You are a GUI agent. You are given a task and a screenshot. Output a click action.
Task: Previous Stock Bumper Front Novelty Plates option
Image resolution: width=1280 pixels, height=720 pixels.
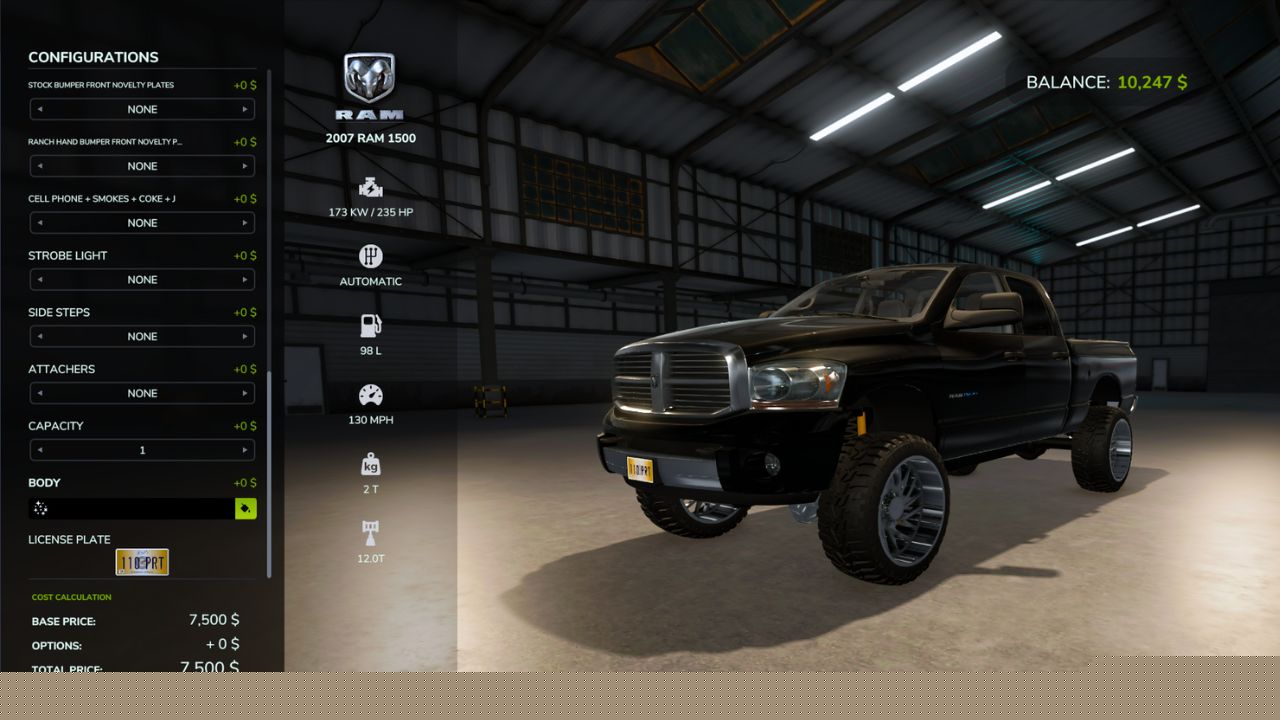pyautogui.click(x=40, y=110)
